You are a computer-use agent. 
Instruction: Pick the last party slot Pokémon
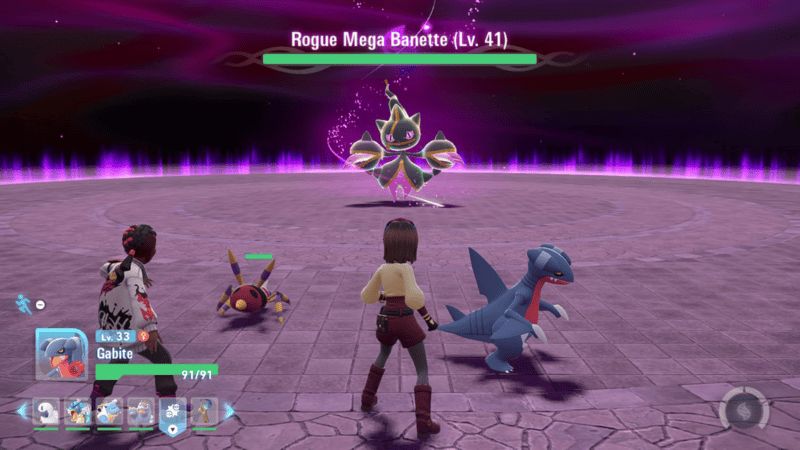coord(204,411)
